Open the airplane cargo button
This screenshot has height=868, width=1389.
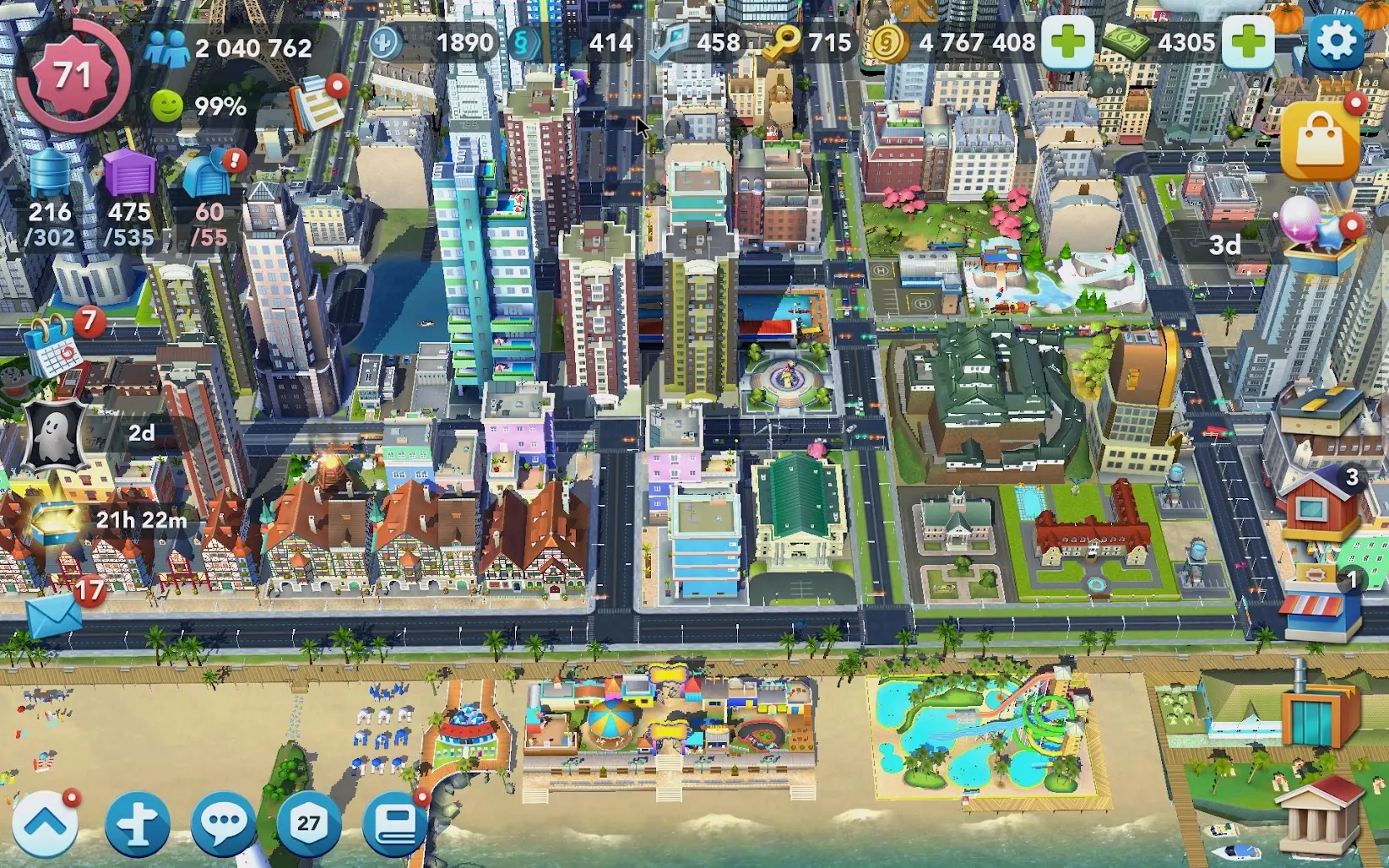click(138, 823)
